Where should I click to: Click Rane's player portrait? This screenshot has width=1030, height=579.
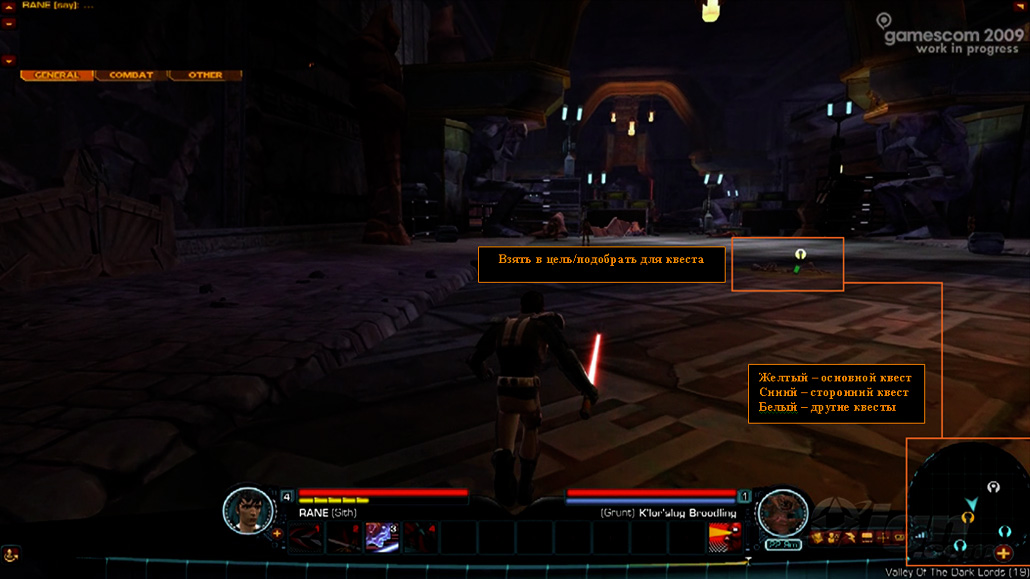pyautogui.click(x=248, y=511)
